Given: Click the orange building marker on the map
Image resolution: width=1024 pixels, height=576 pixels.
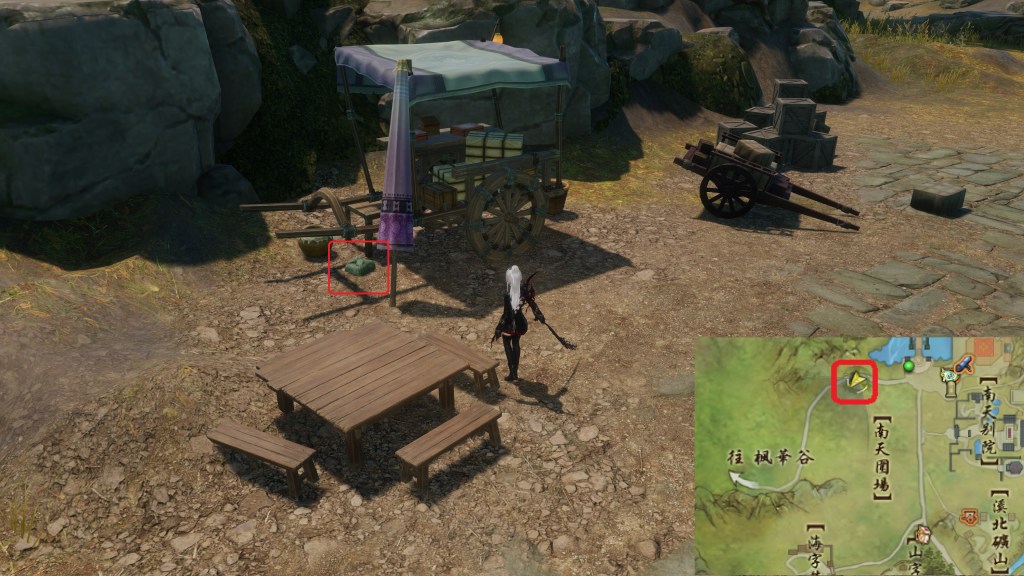Looking at the screenshot, I should pyautogui.click(x=968, y=517).
